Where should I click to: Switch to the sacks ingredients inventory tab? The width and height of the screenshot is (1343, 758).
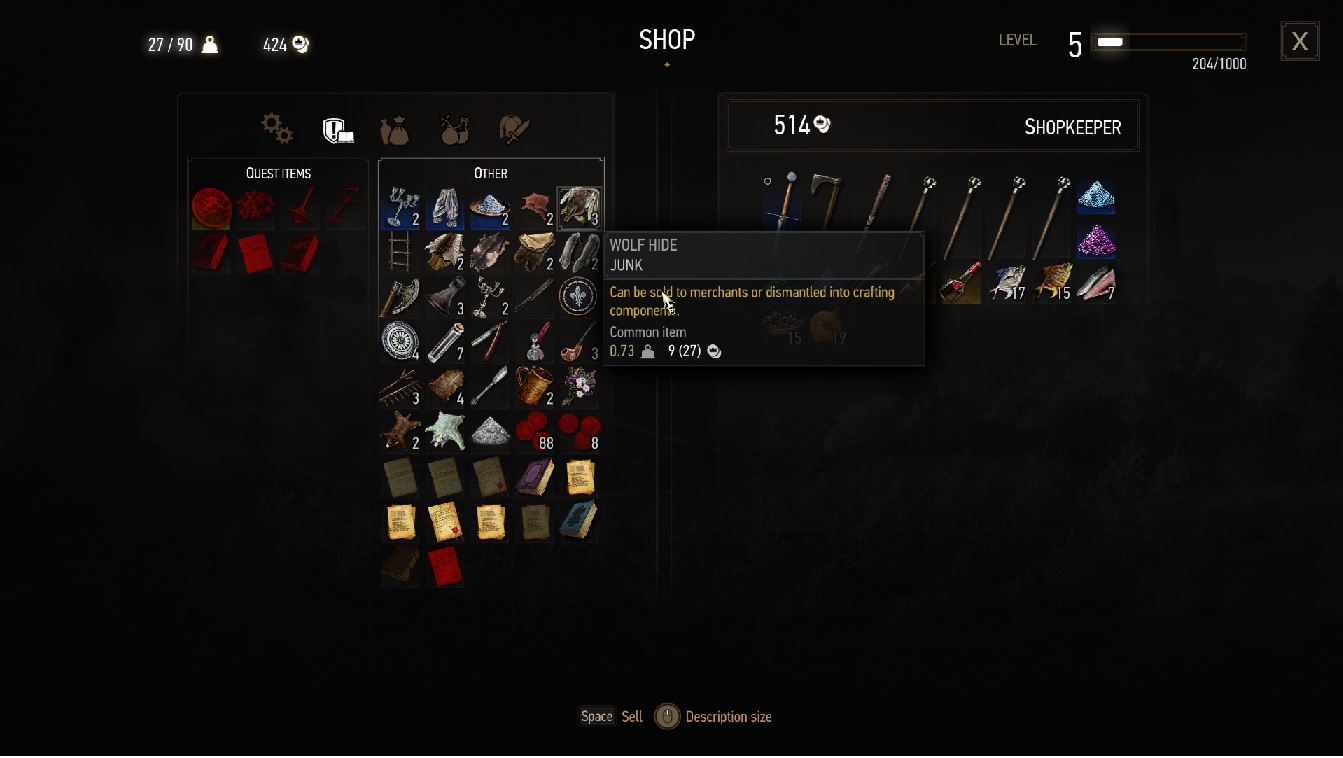pyautogui.click(x=395, y=130)
